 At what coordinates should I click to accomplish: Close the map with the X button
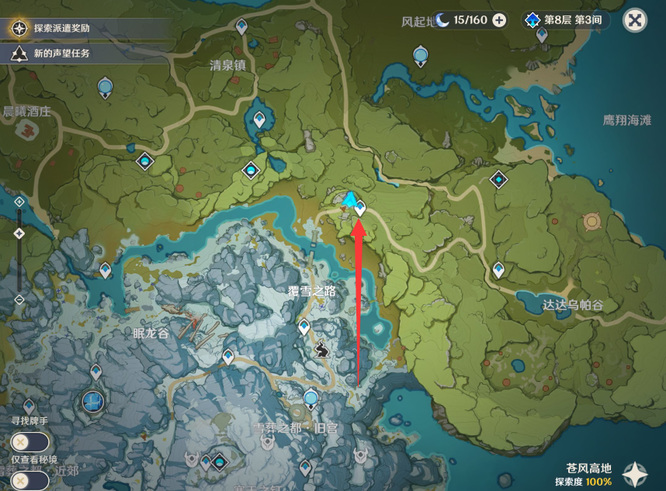(x=635, y=20)
